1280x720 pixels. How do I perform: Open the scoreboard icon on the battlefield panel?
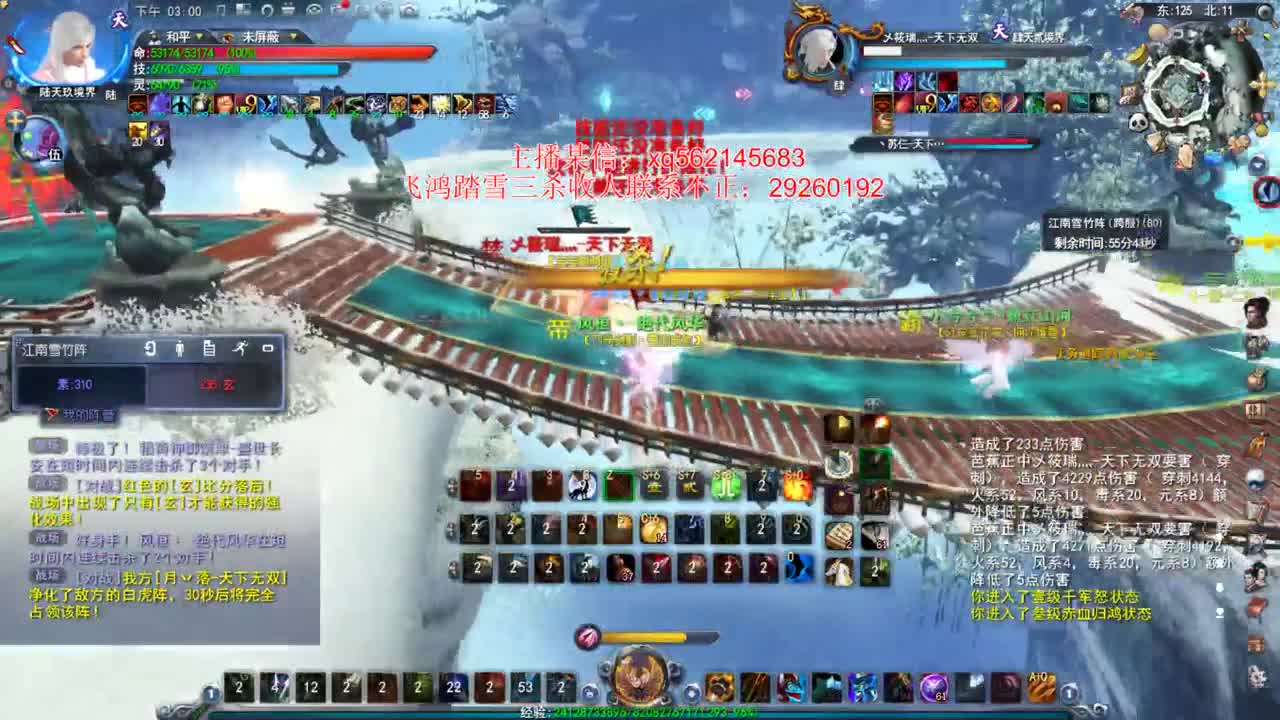tap(209, 349)
